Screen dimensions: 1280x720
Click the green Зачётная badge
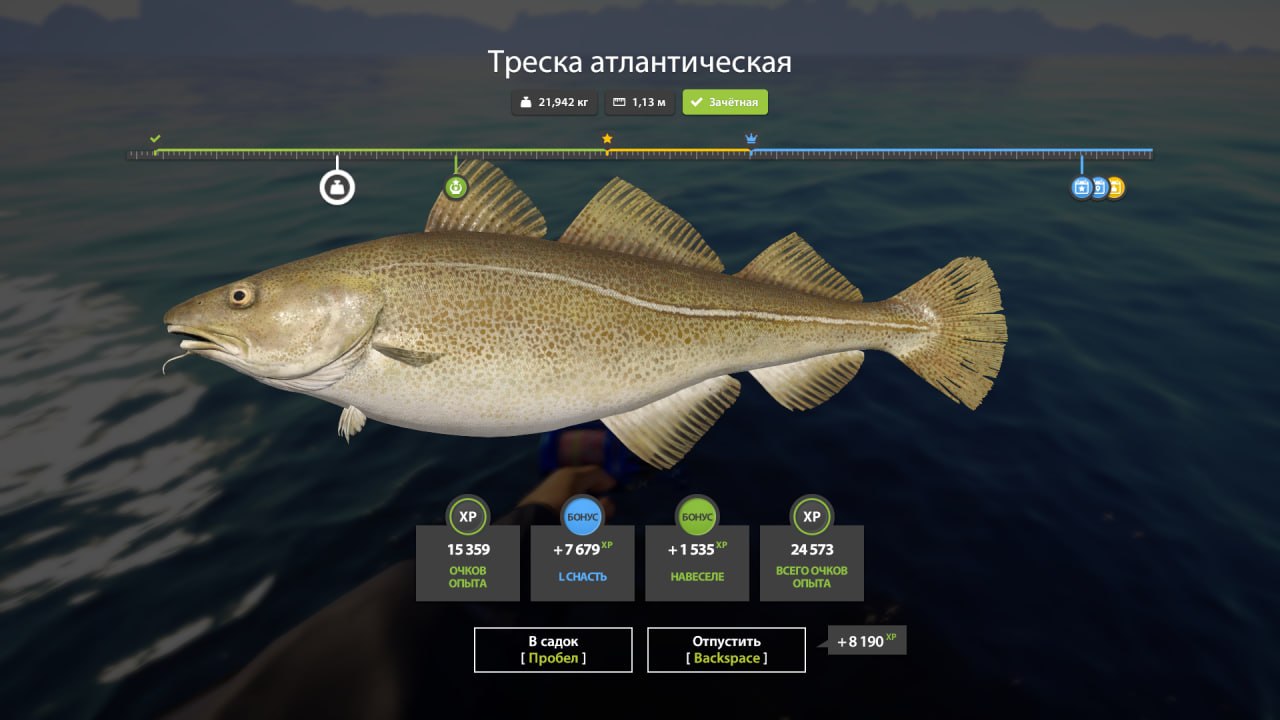[x=723, y=101]
